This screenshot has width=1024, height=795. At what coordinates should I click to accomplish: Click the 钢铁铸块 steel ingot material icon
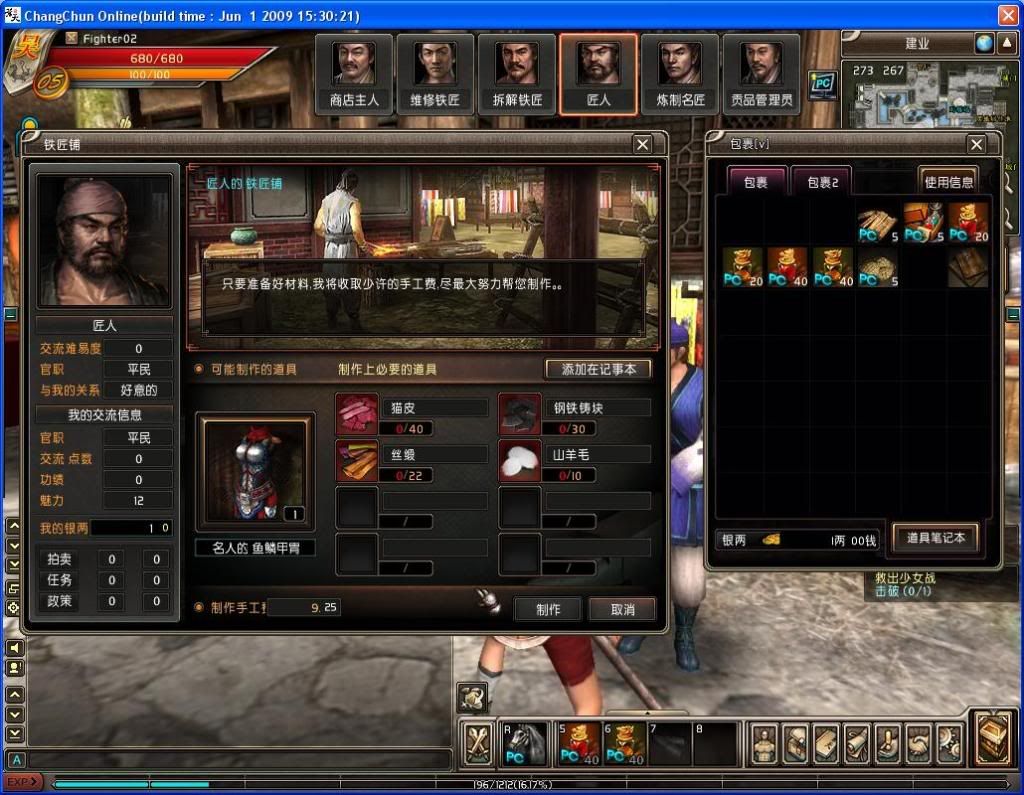(520, 415)
